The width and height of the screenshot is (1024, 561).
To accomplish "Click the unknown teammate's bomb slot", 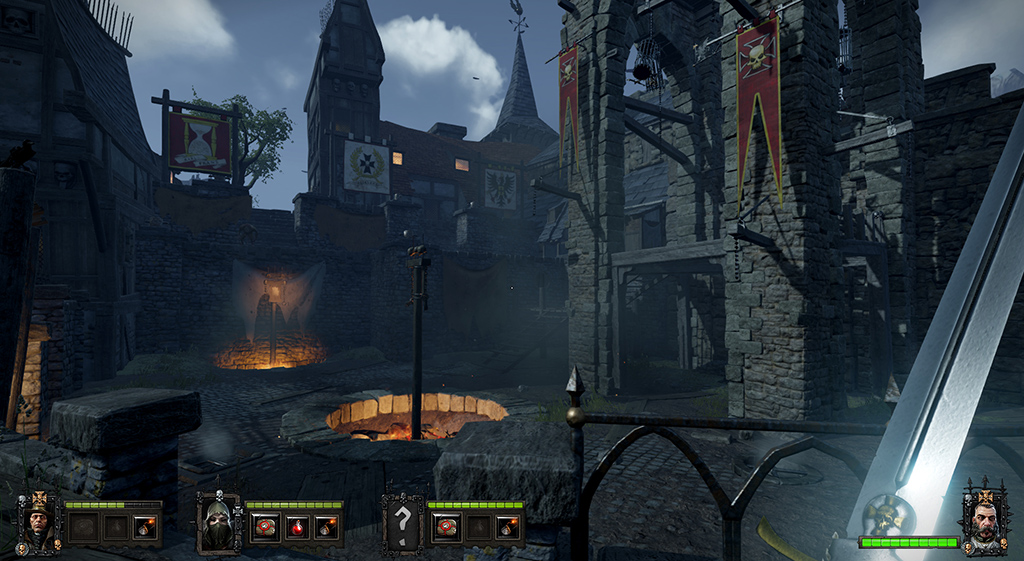I will tap(508, 527).
